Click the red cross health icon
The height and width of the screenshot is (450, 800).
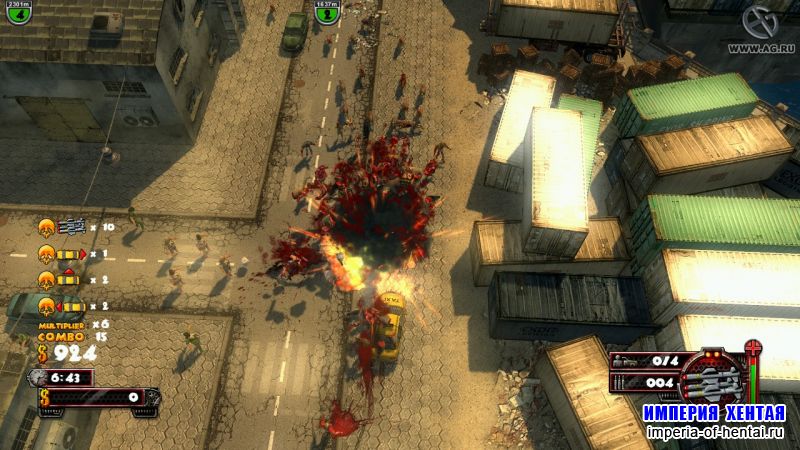pyautogui.click(x=753, y=348)
